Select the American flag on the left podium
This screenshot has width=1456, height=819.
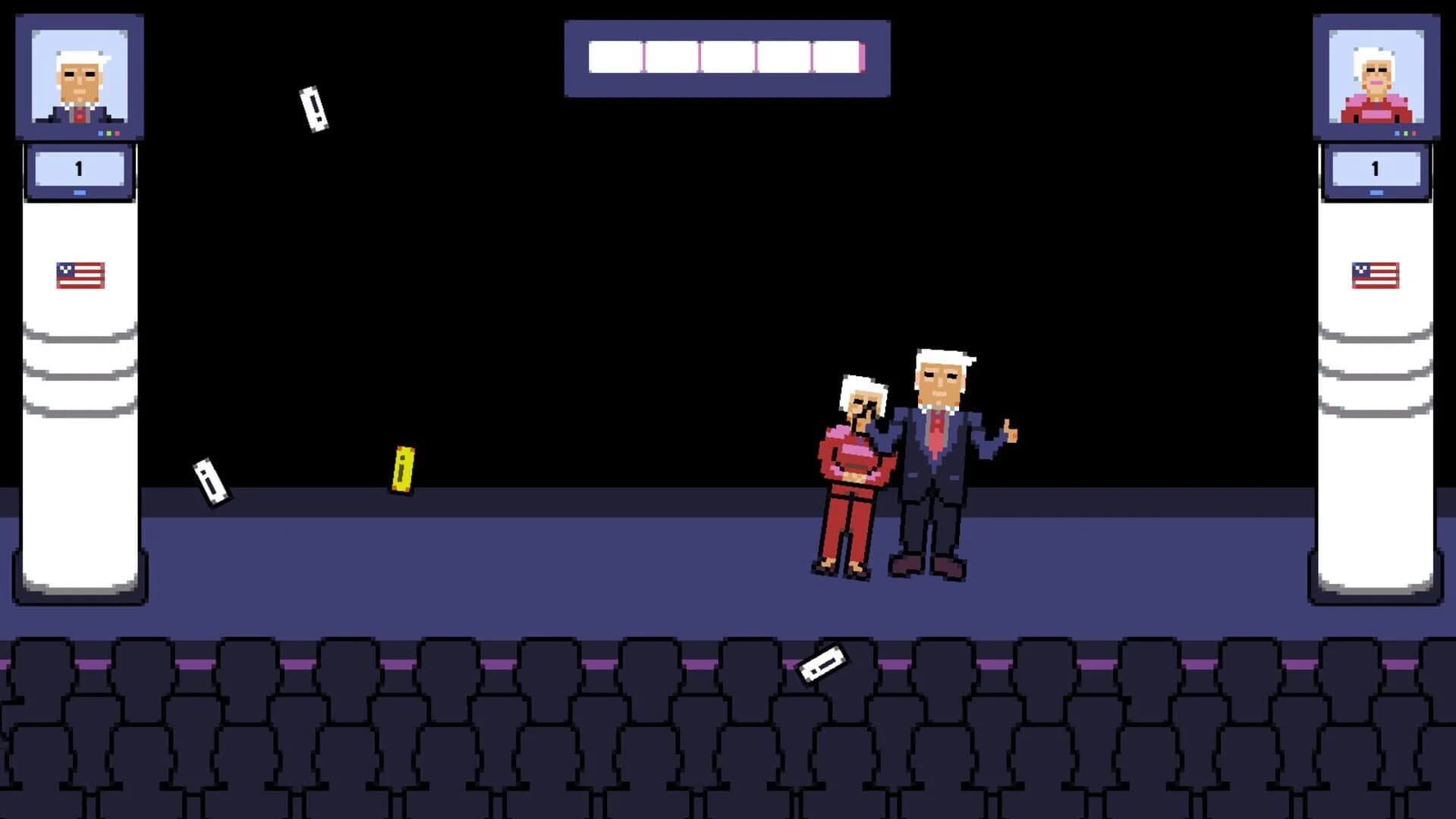point(79,273)
